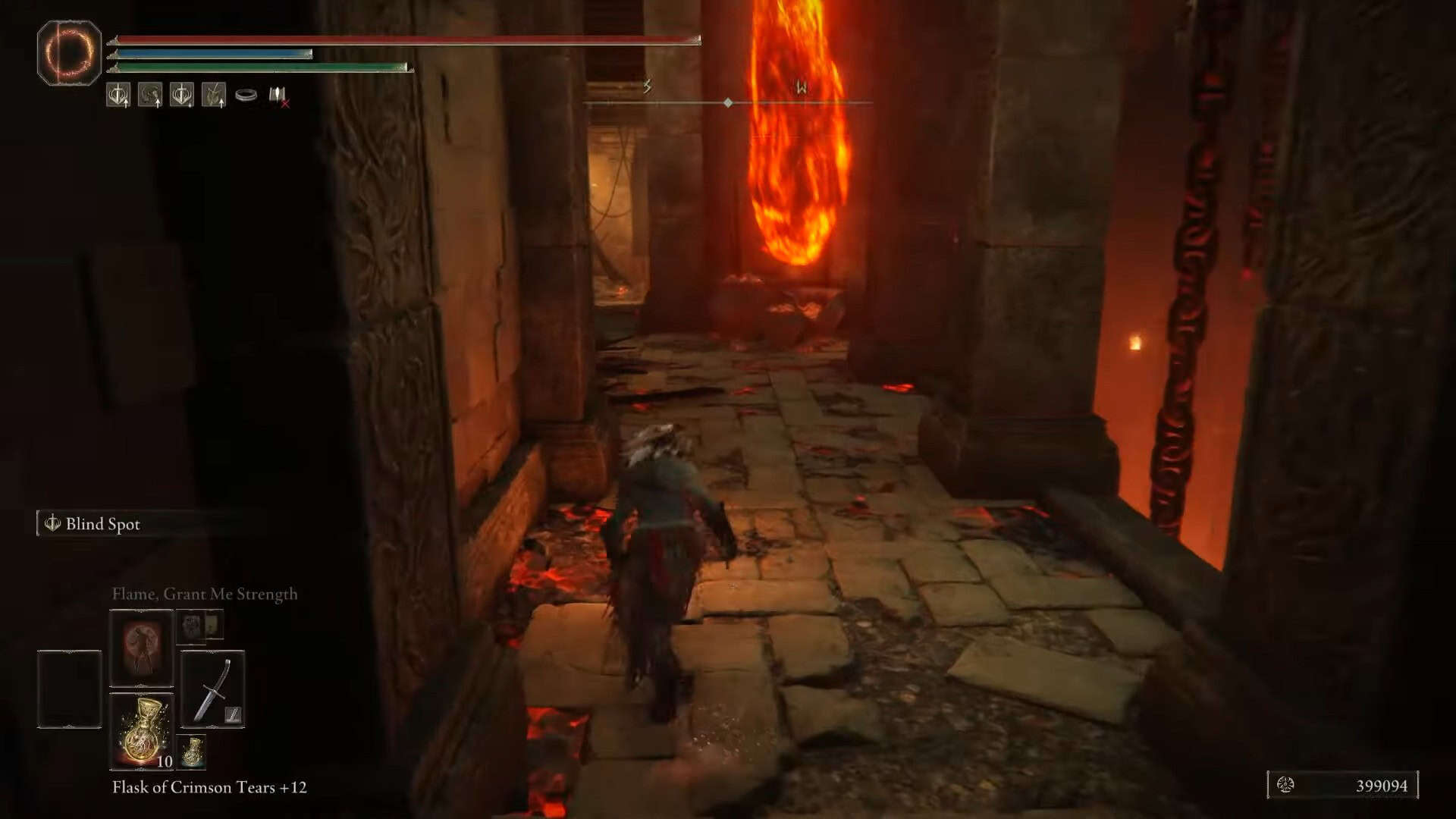Click the Elden Ring emblem portrait
This screenshot has width=1456, height=819.
[69, 52]
